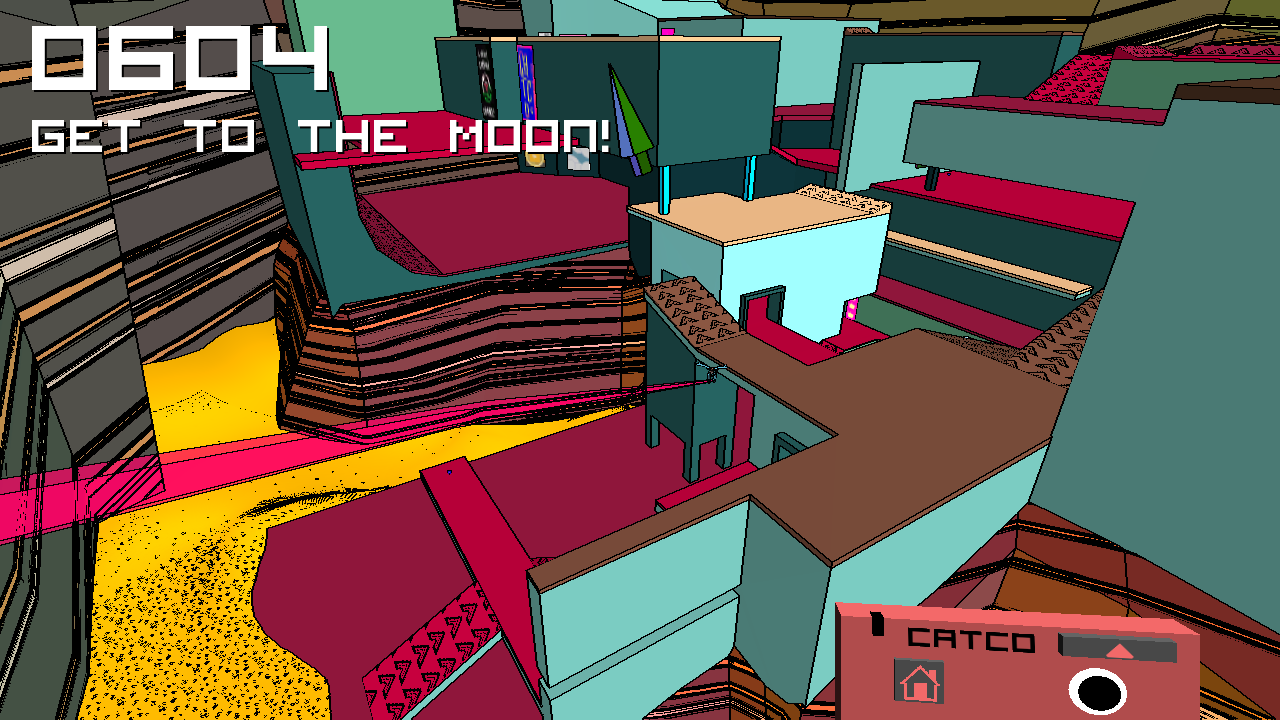The image size is (1280, 720).
Task: Hit the up-arrow bar on the CATCO device
Action: click(x=1119, y=650)
